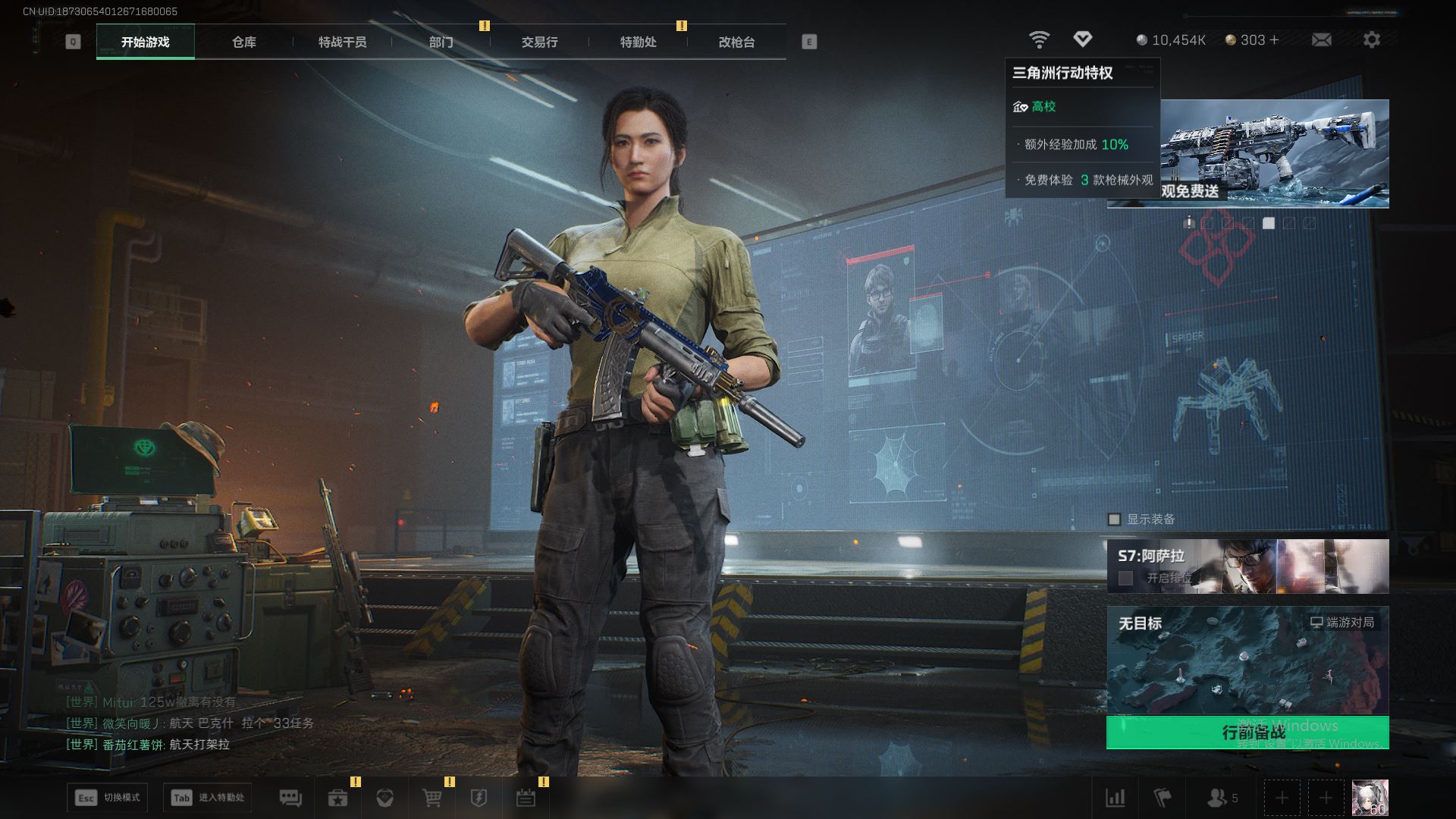
Task: Open the settings gear icon
Action: (1371, 39)
